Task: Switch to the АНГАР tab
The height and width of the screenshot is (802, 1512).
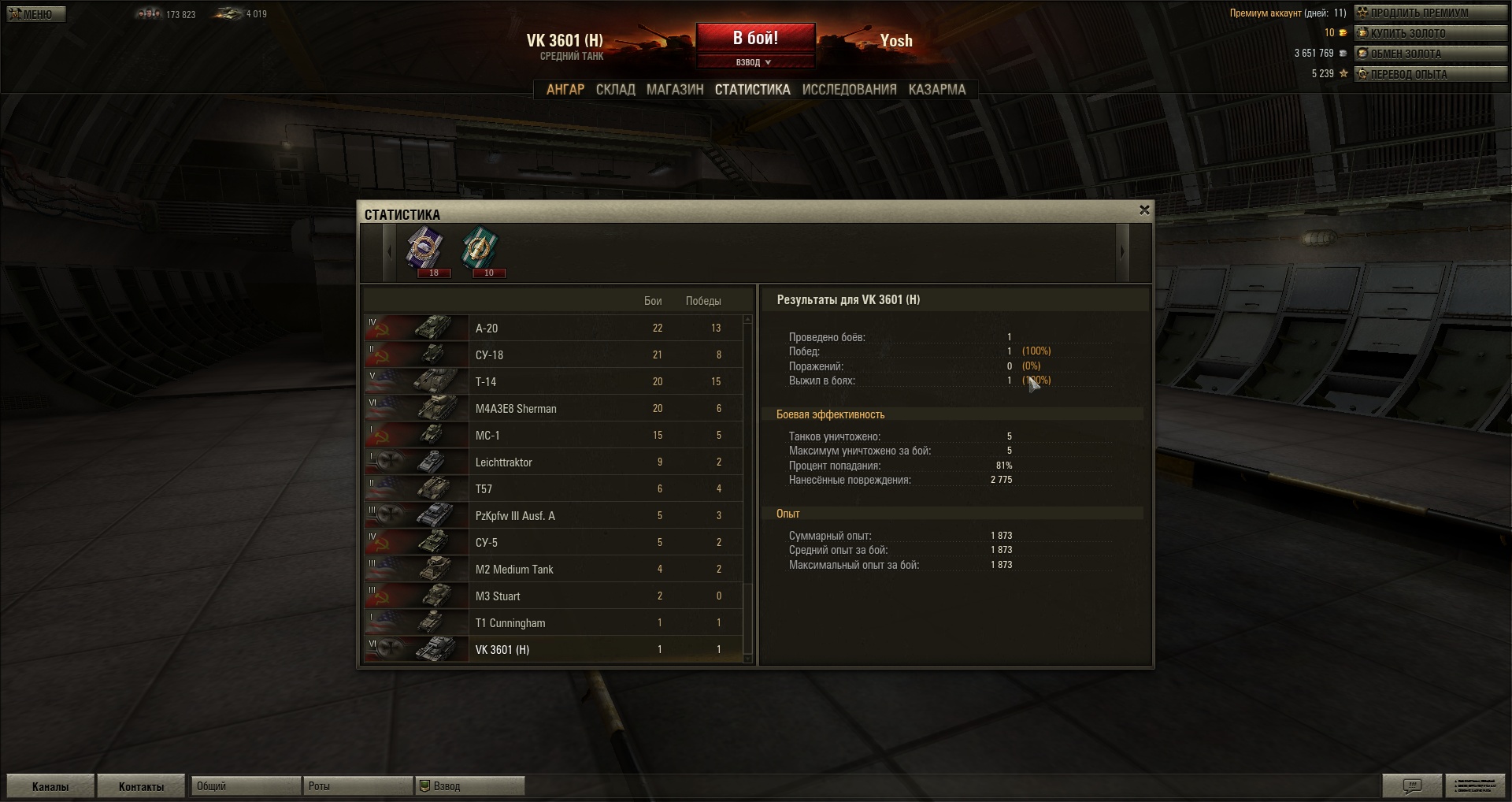Action: click(x=565, y=90)
